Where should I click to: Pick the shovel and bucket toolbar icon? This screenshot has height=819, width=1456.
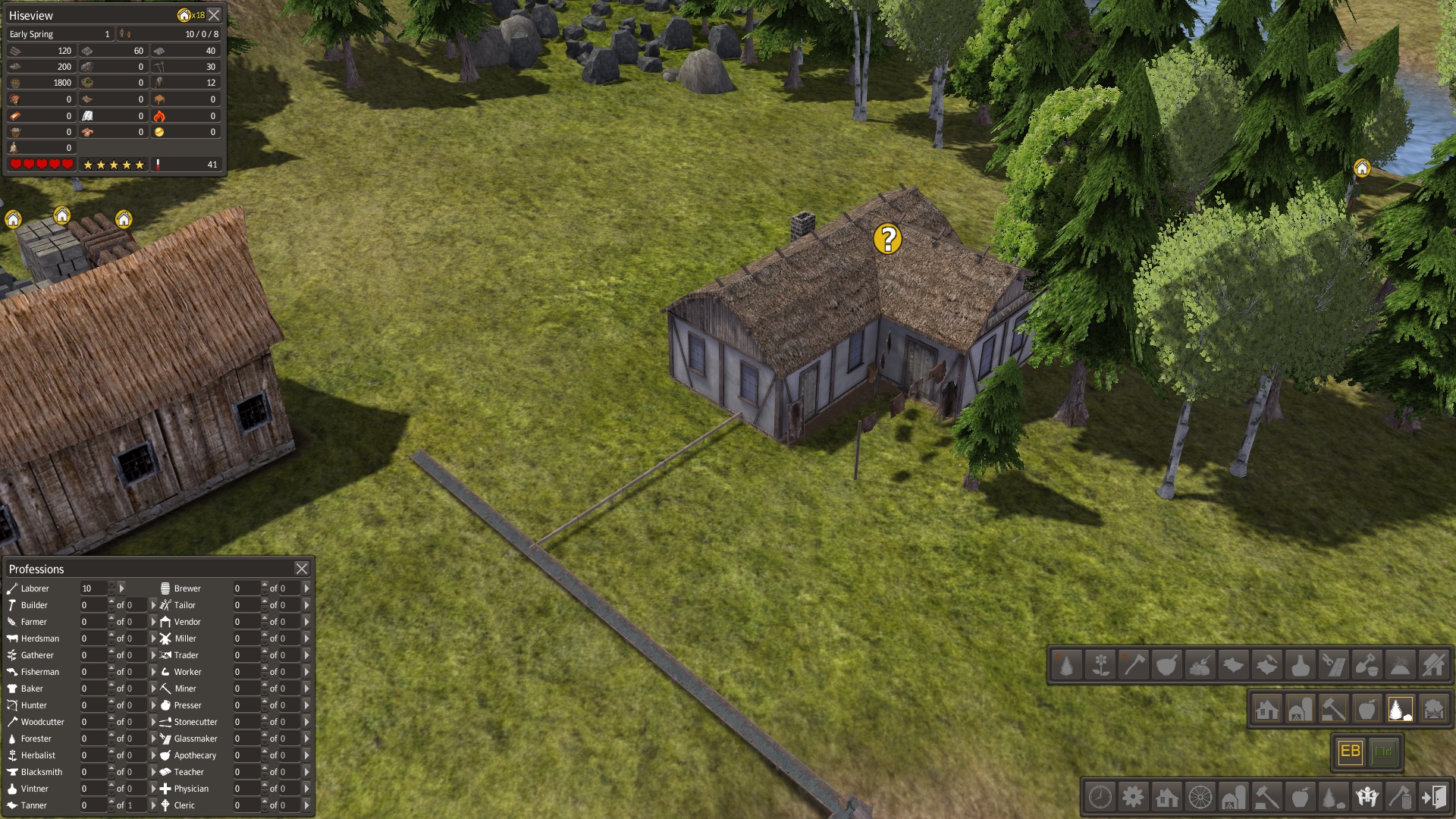click(x=1367, y=665)
